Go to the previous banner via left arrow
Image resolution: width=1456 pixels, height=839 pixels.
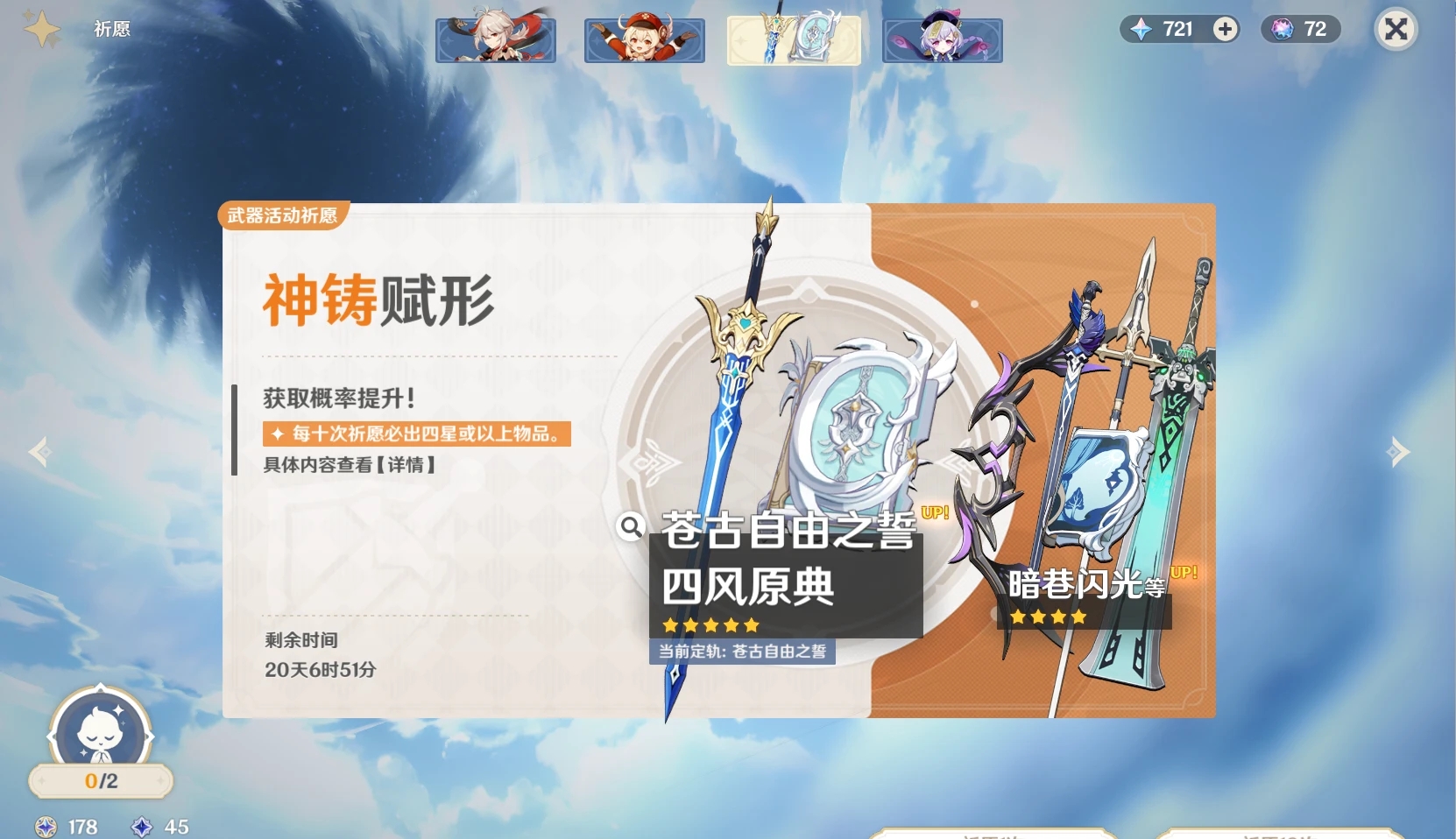39,452
